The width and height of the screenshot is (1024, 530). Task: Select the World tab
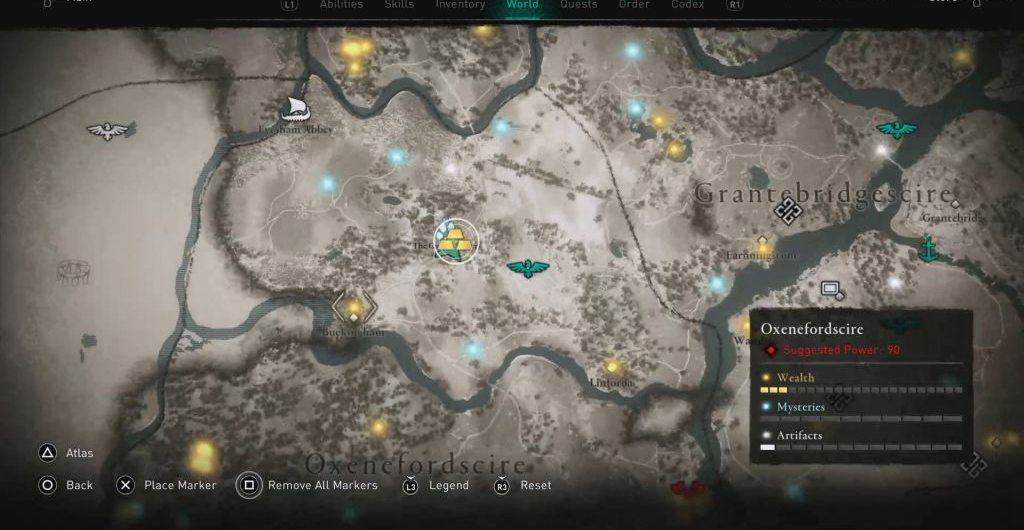coord(522,5)
